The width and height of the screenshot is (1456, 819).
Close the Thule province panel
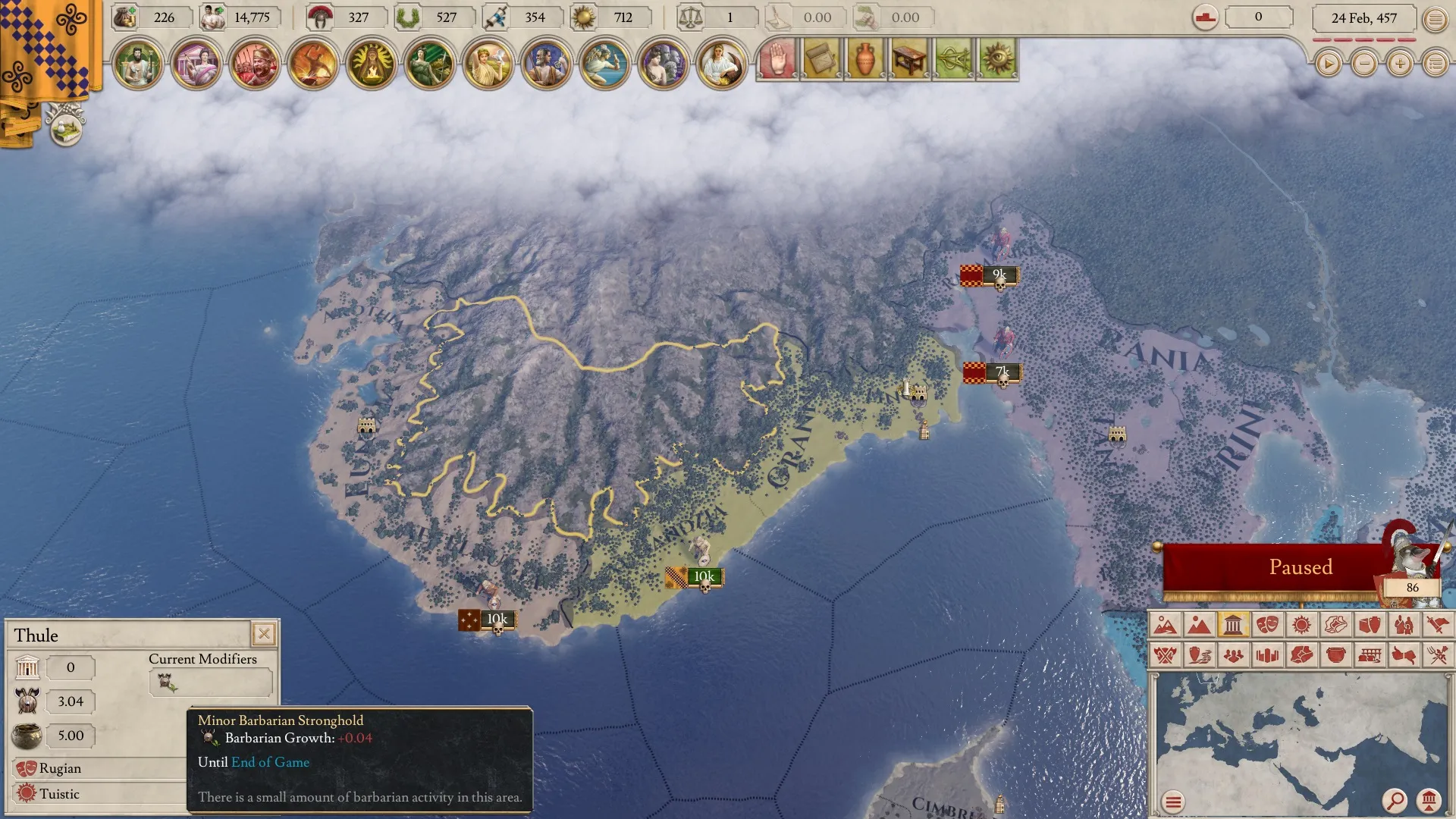point(264,633)
